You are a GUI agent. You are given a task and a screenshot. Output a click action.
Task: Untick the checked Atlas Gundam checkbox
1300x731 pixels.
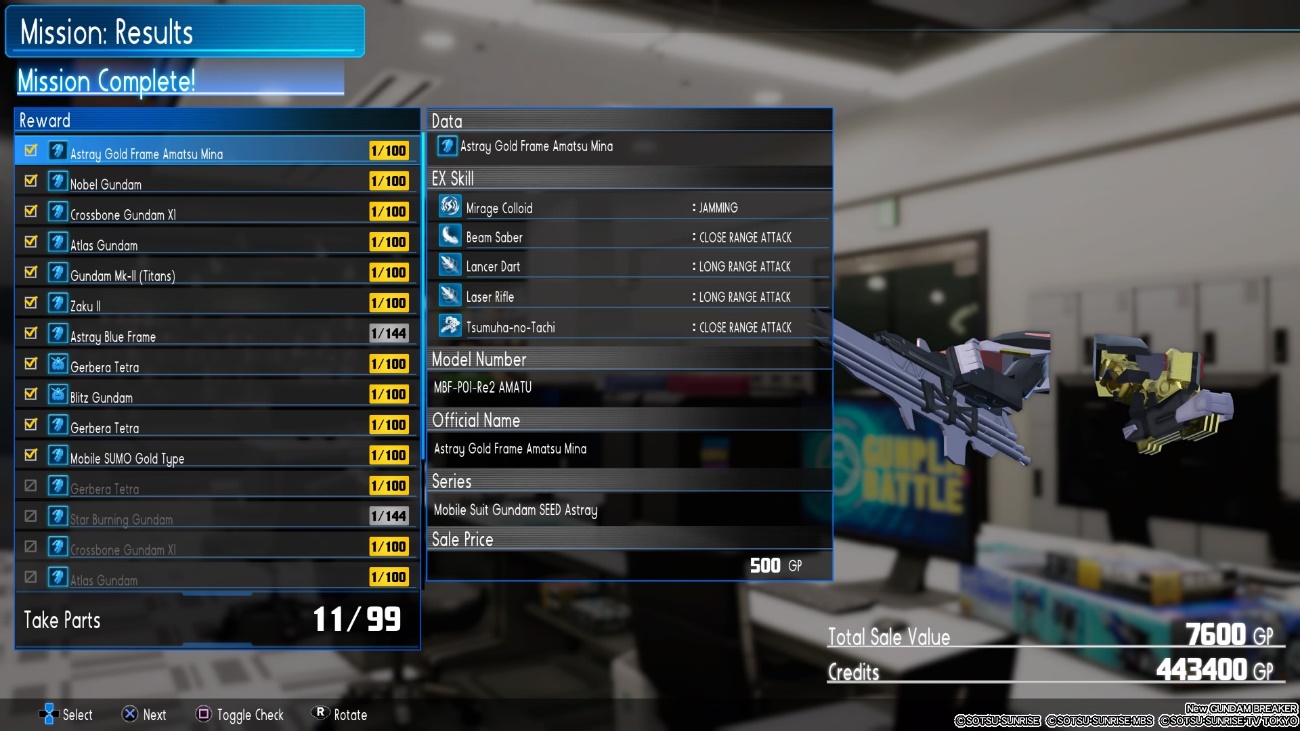(31, 242)
